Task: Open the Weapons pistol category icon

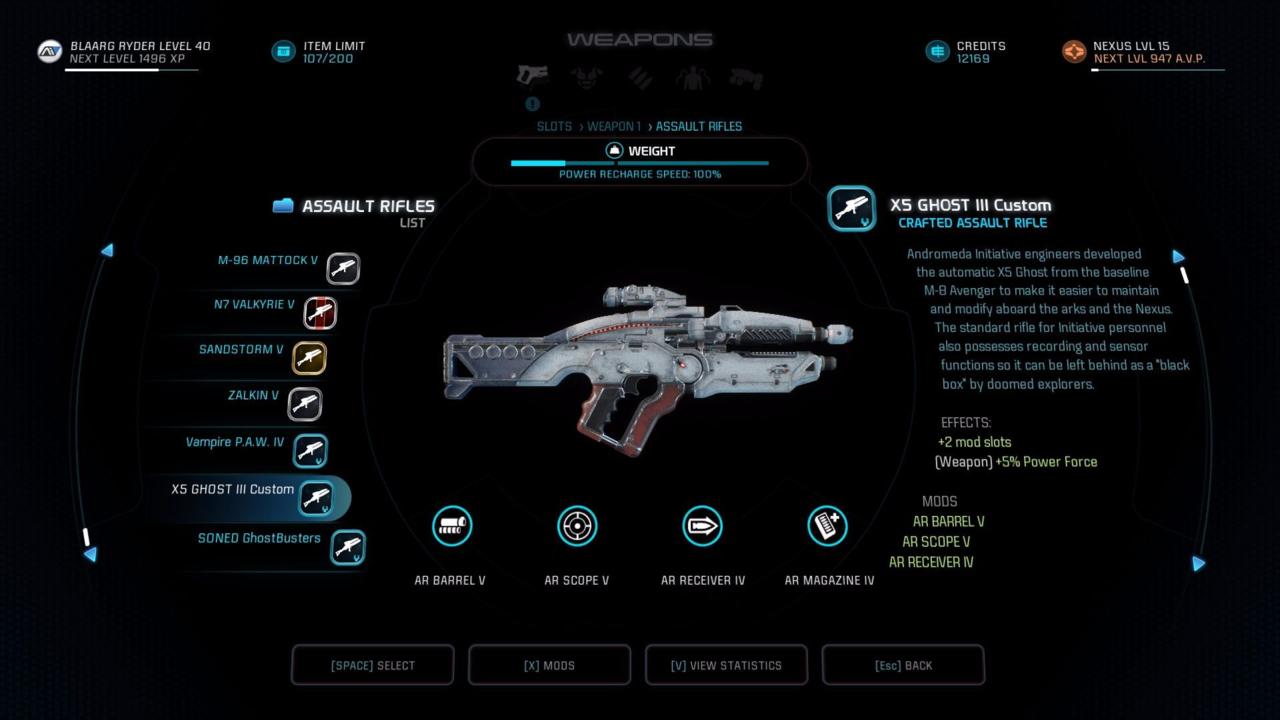Action: pos(532,75)
